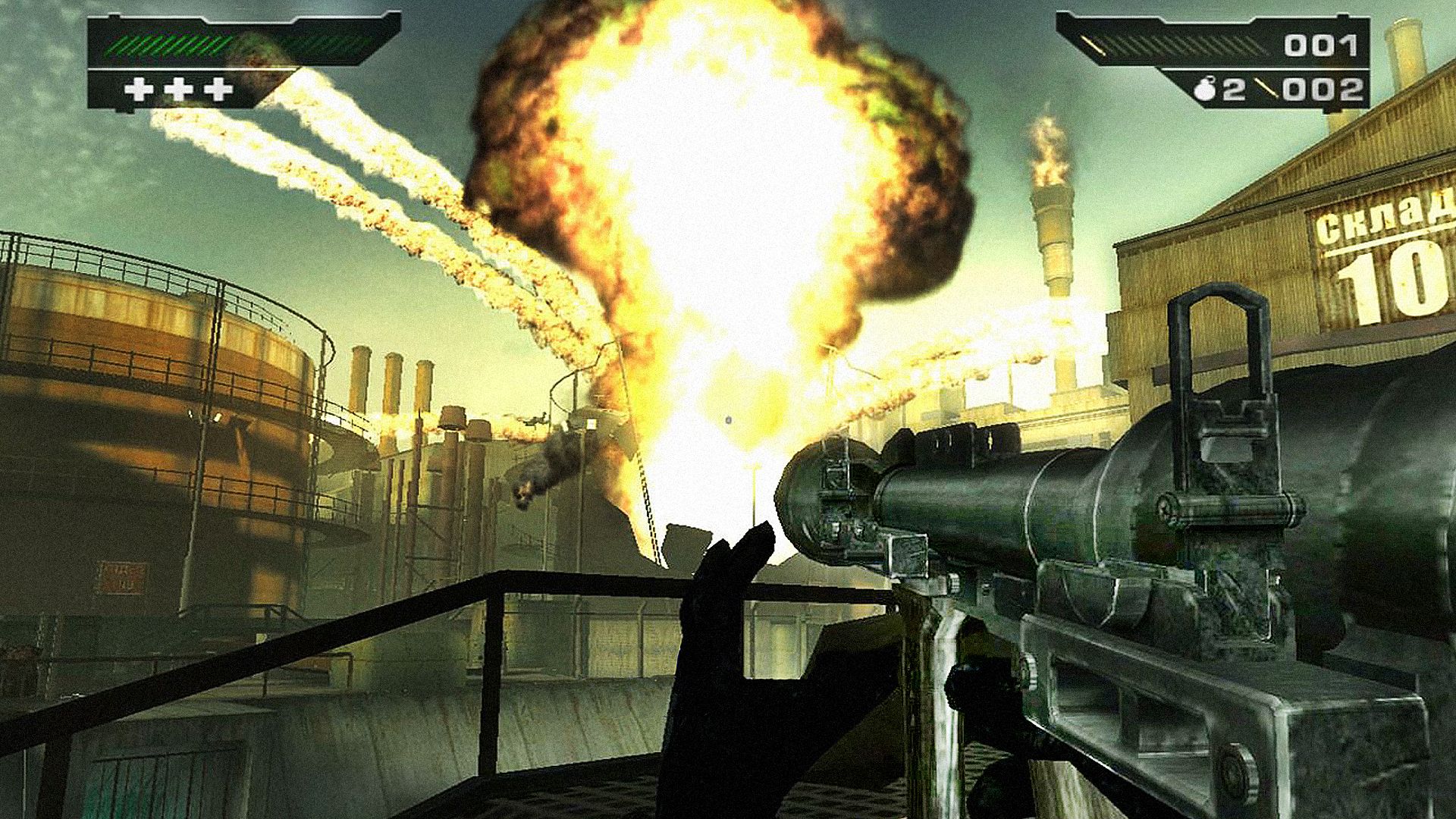1456x819 pixels.
Task: Select the middle health cross icon
Action: pyautogui.click(x=180, y=89)
